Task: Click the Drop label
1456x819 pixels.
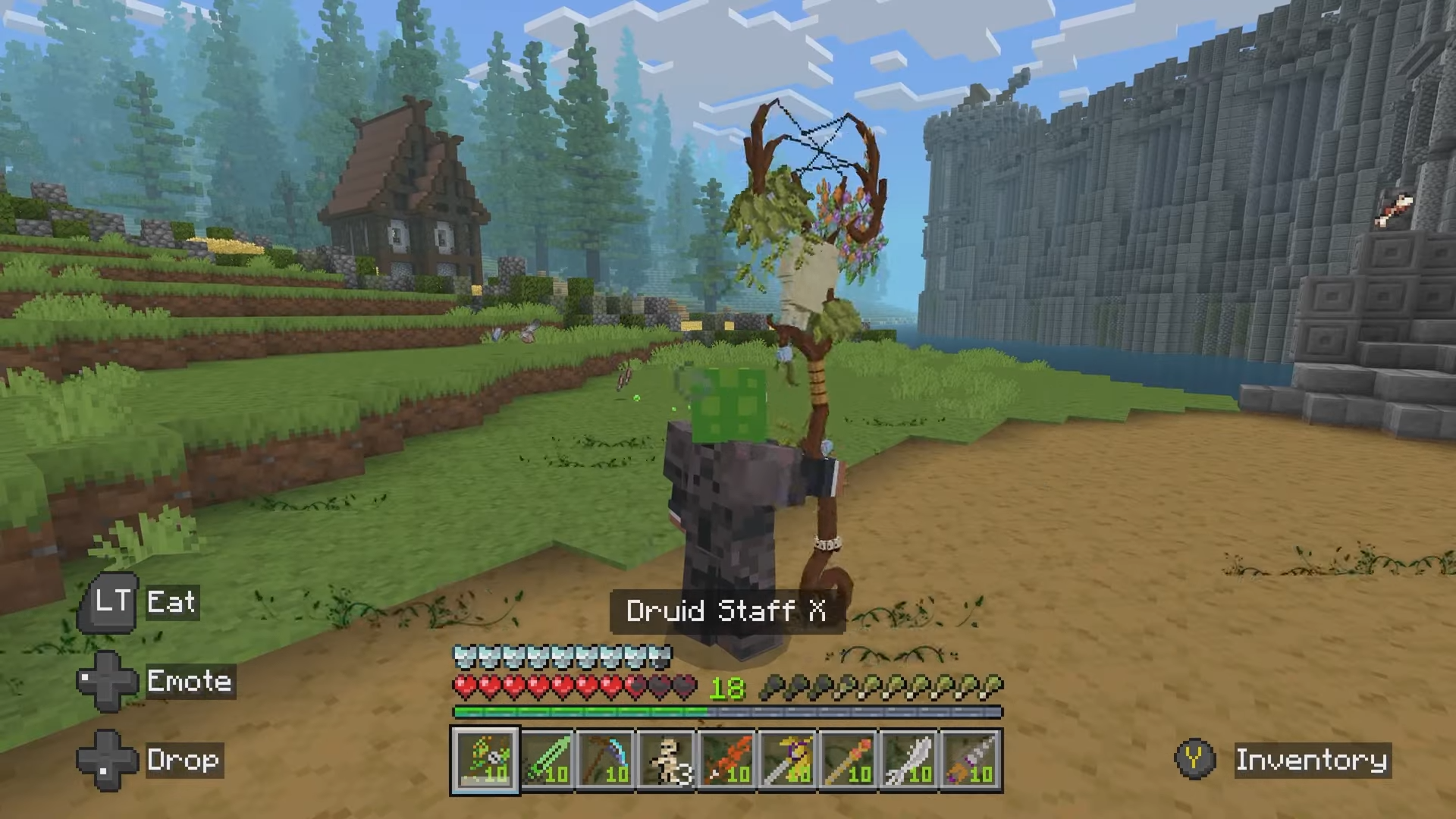Action: pos(184,760)
